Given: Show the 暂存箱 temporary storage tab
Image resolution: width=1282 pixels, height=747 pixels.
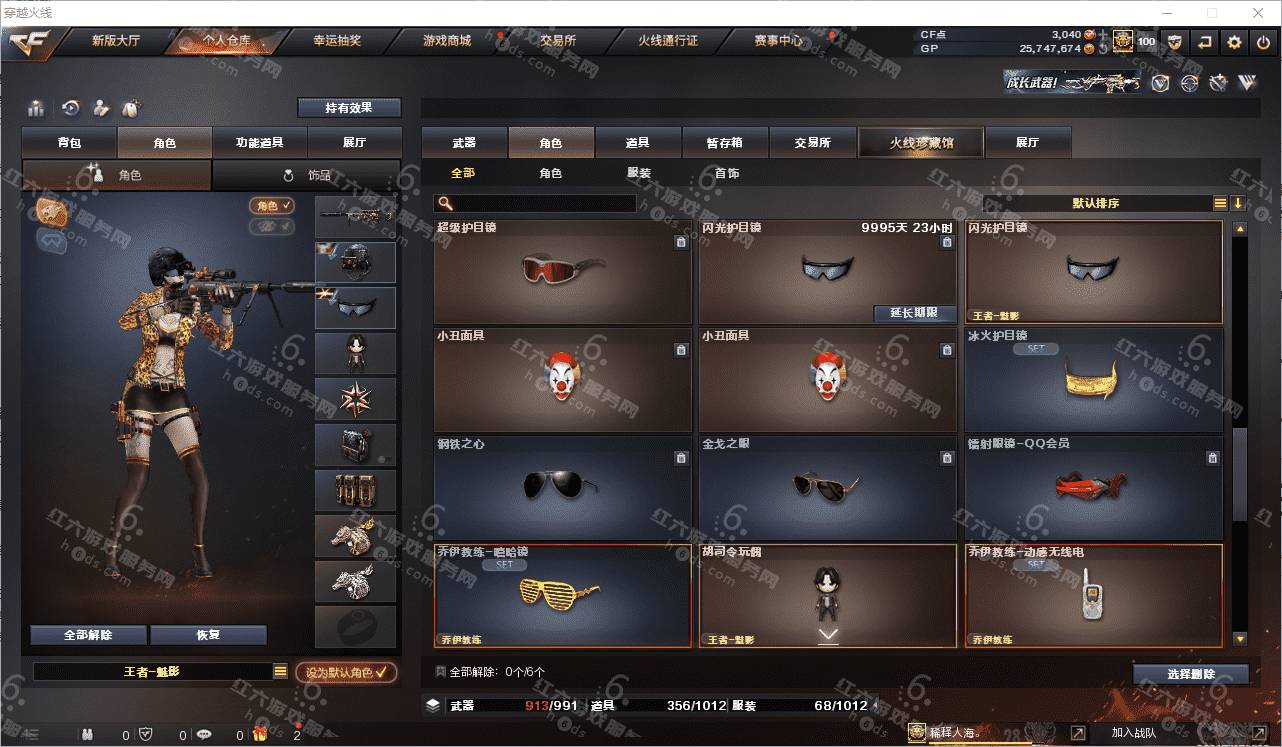Looking at the screenshot, I should (x=724, y=143).
